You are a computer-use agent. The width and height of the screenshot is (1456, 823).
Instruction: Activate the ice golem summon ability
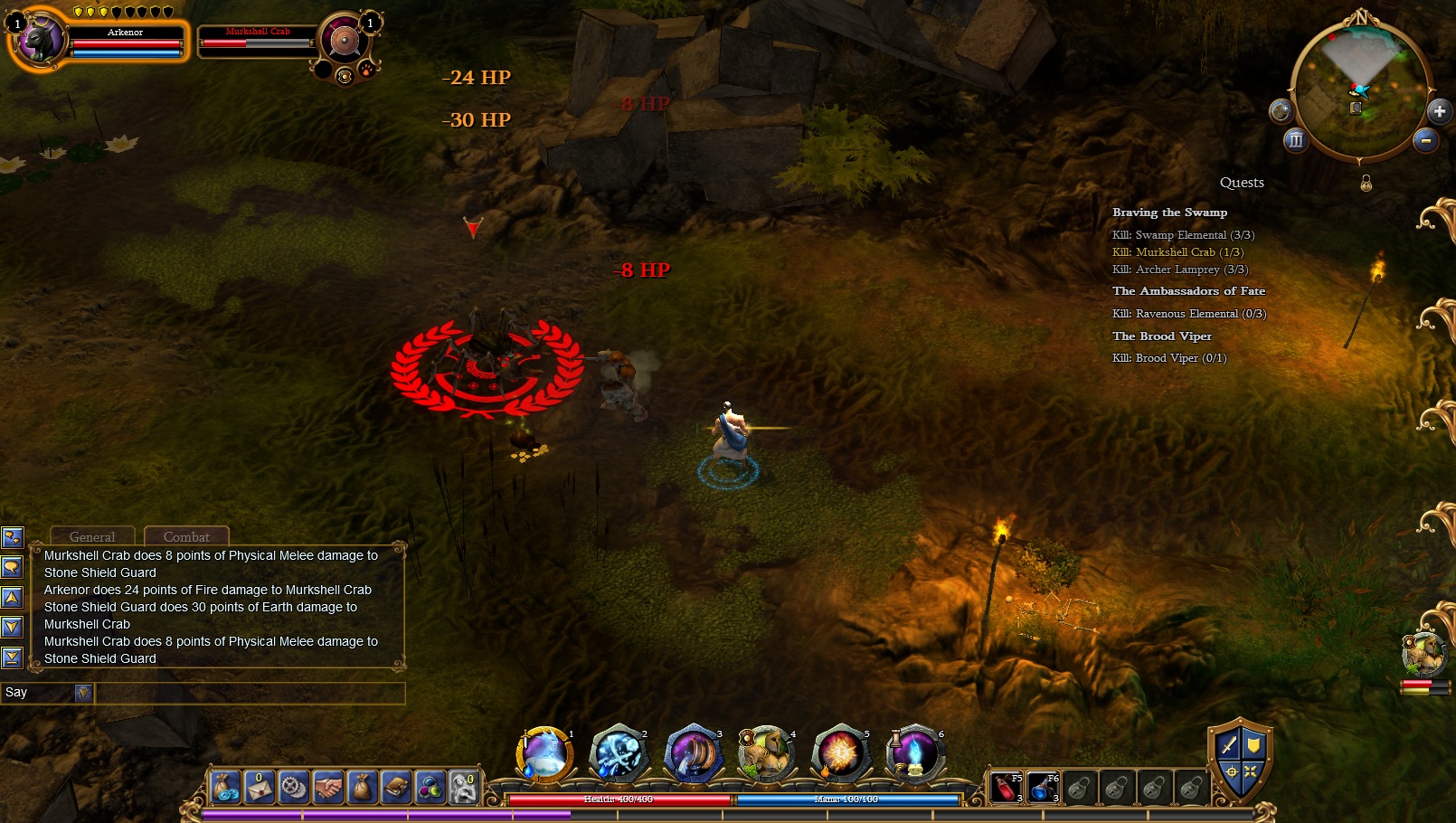point(544,754)
